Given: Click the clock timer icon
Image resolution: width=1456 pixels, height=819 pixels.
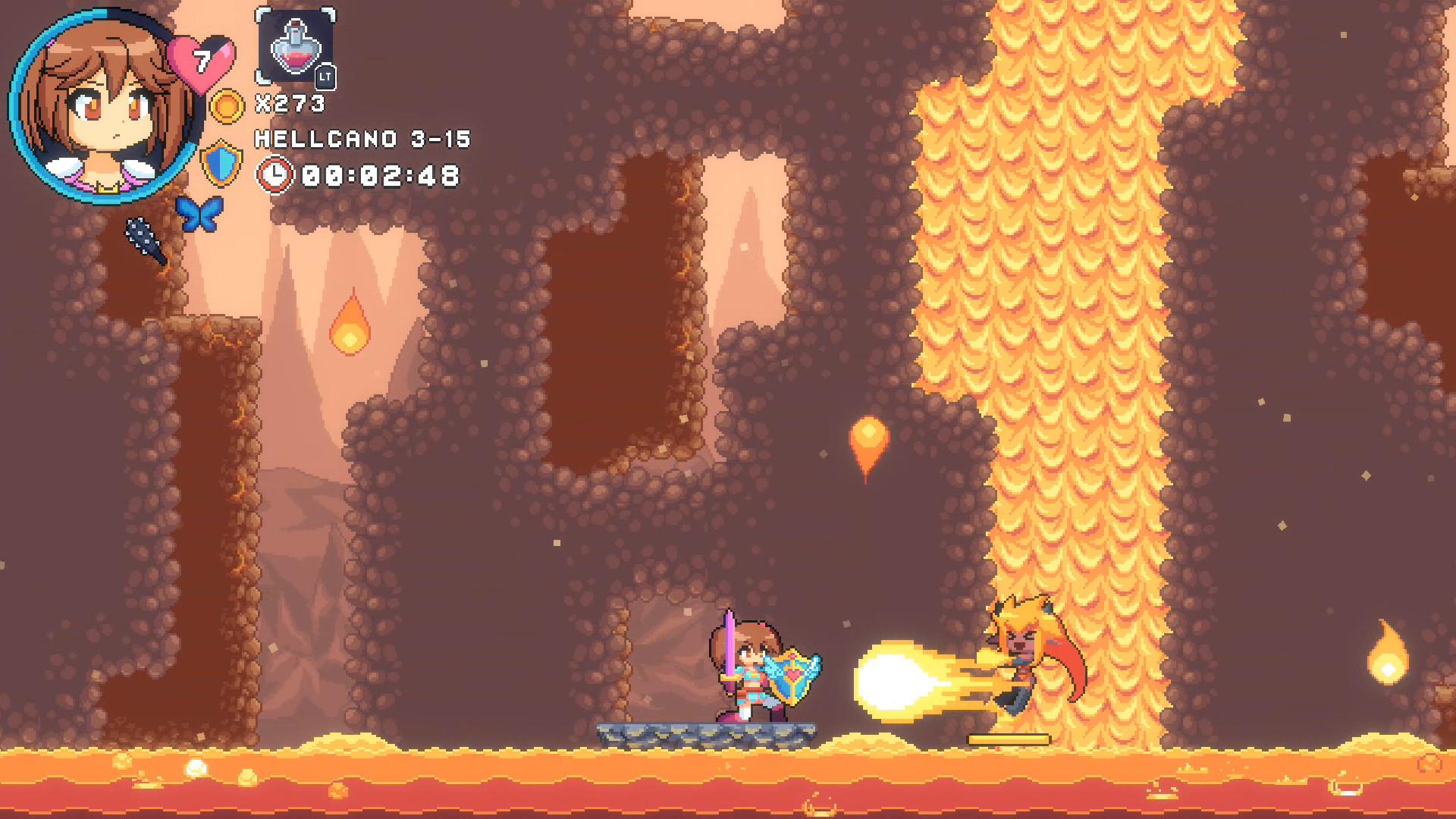Looking at the screenshot, I should [275, 176].
